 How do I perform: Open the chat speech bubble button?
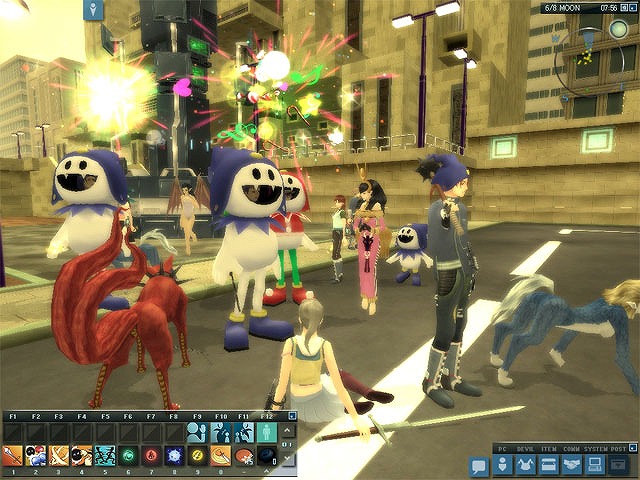click(478, 465)
